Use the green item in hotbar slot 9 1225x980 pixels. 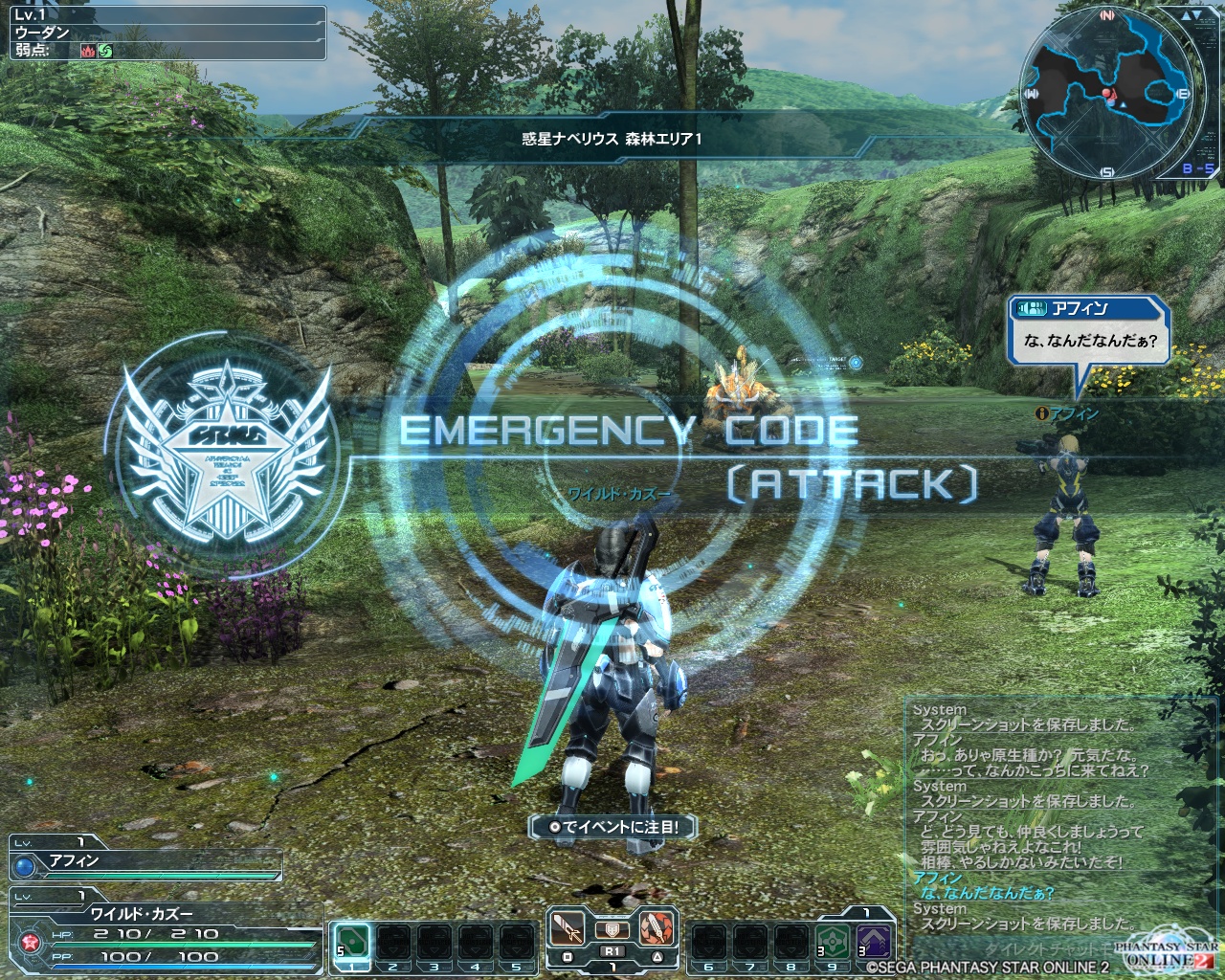tap(833, 941)
